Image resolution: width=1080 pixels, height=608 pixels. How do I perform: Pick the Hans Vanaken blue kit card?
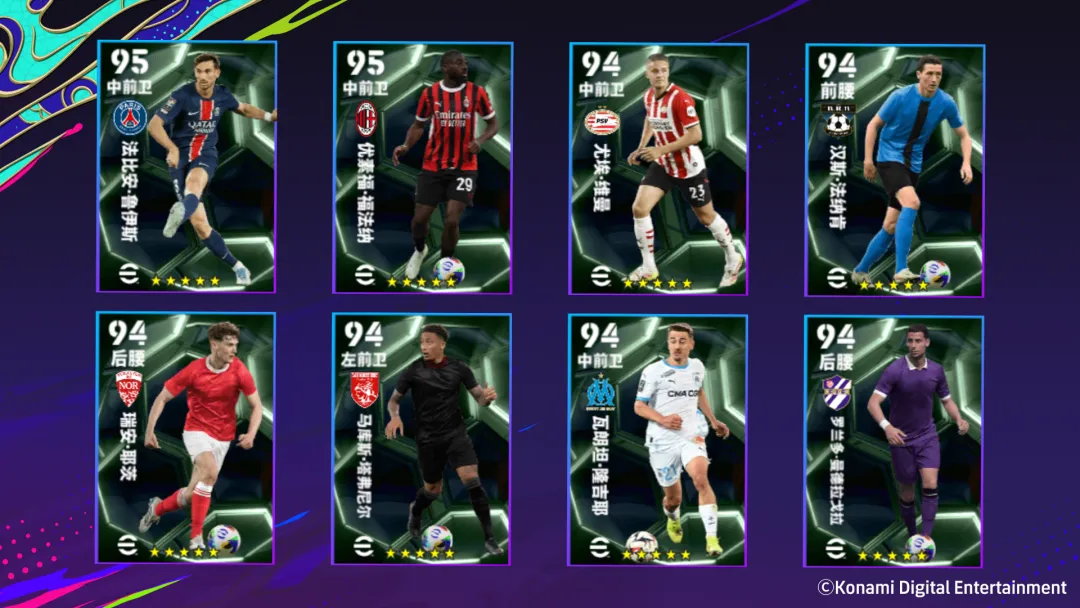coord(894,169)
